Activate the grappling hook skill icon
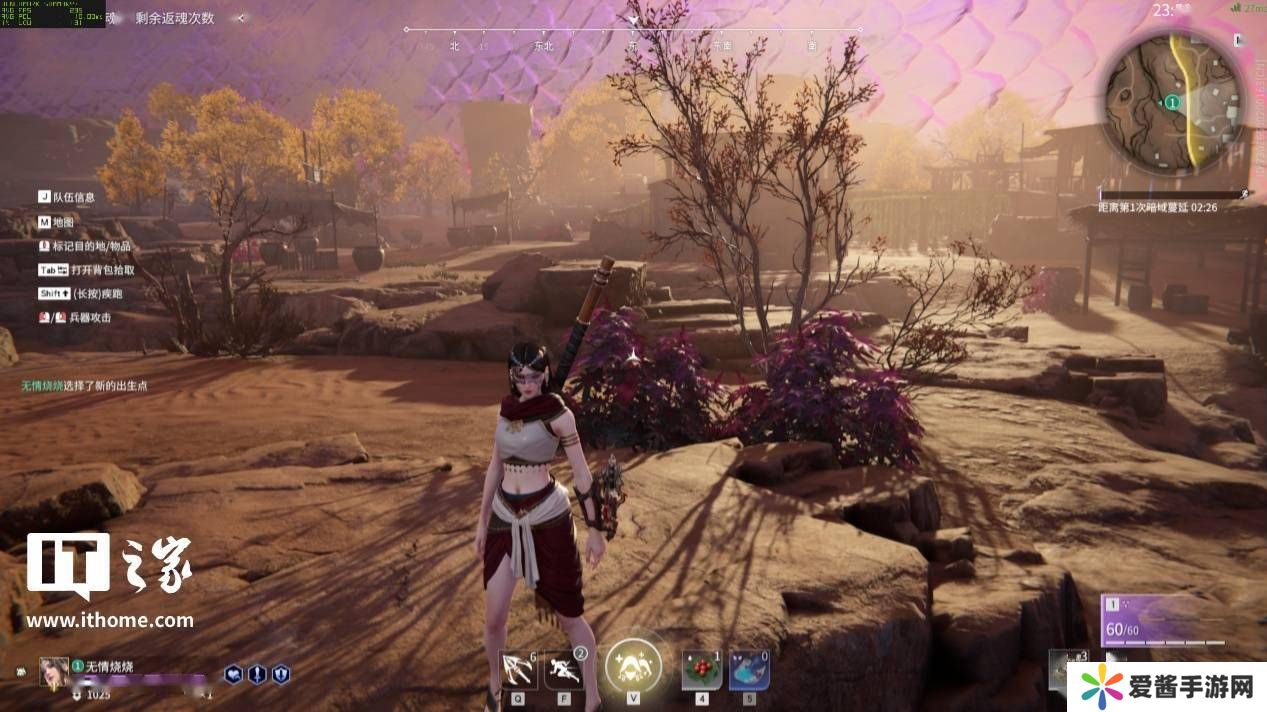1267x712 pixels. coord(518,669)
